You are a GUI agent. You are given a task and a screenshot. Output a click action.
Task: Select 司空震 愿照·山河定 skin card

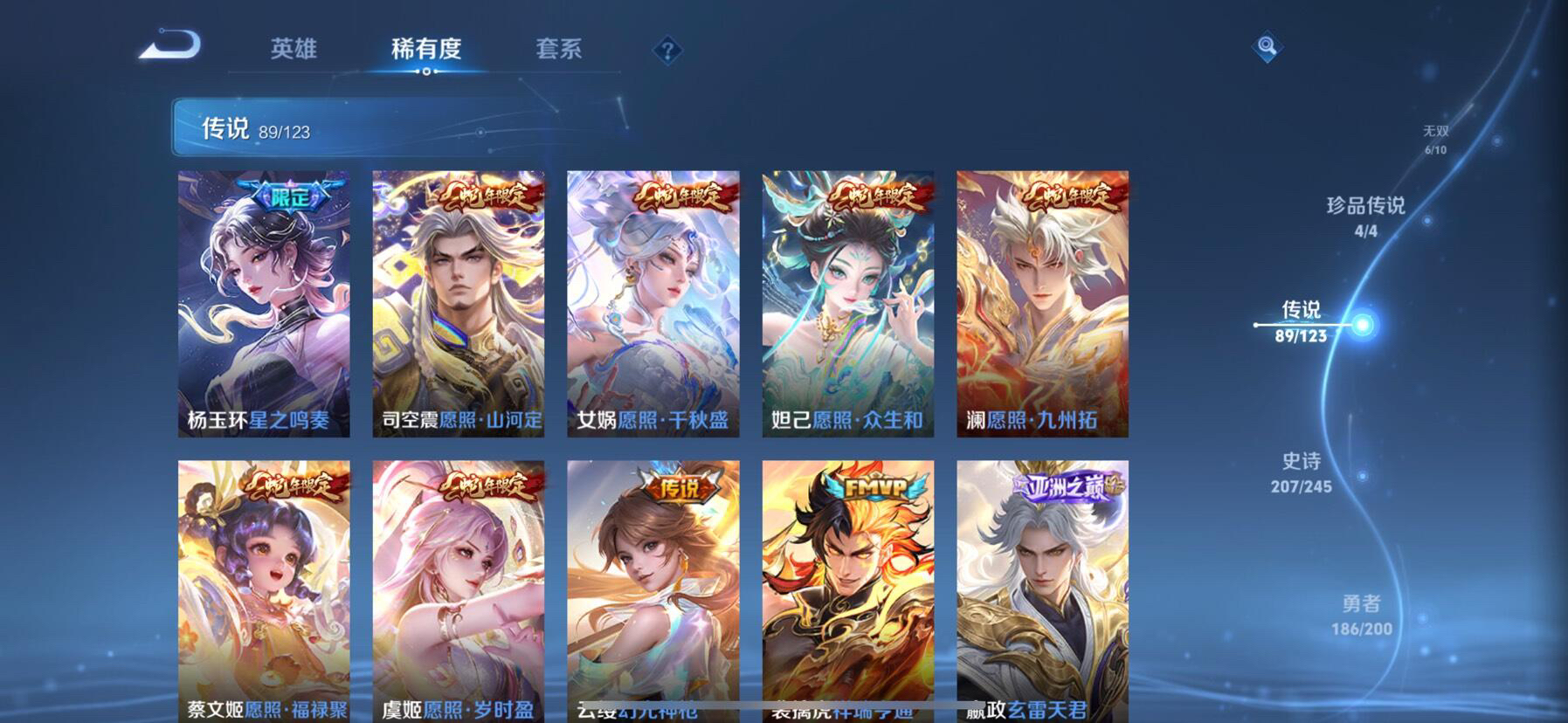[x=459, y=304]
